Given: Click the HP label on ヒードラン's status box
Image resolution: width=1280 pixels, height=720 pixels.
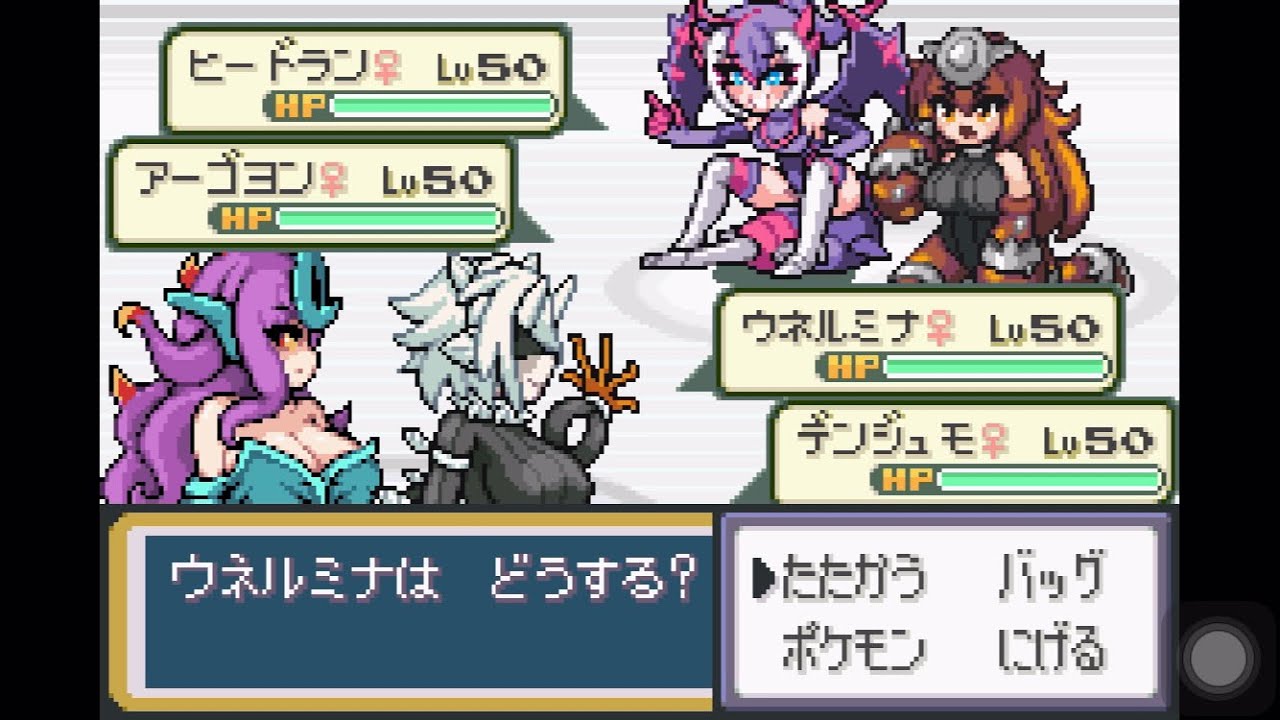Looking at the screenshot, I should [x=300, y=104].
